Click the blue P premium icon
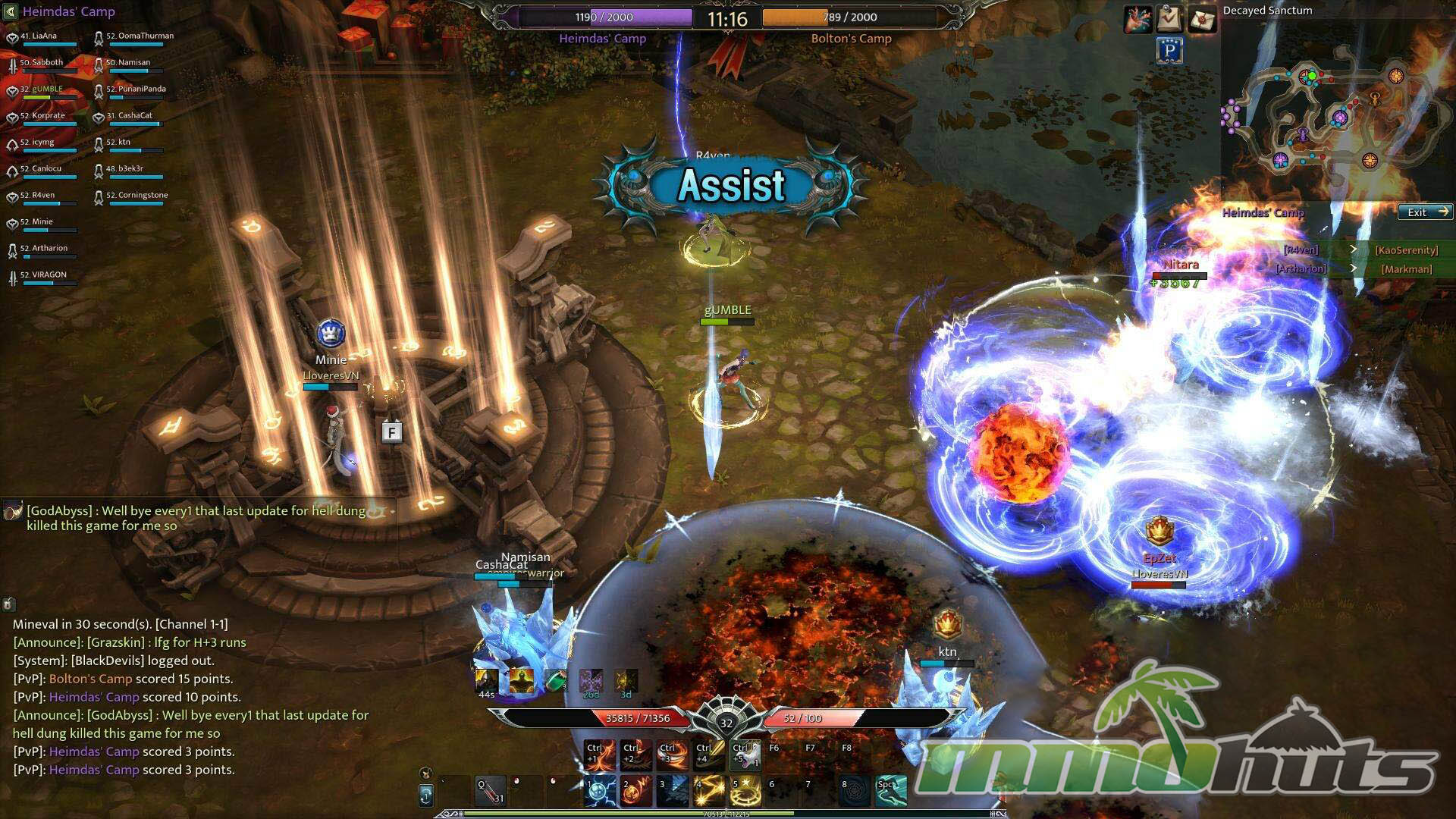Image resolution: width=1456 pixels, height=819 pixels. [1170, 51]
